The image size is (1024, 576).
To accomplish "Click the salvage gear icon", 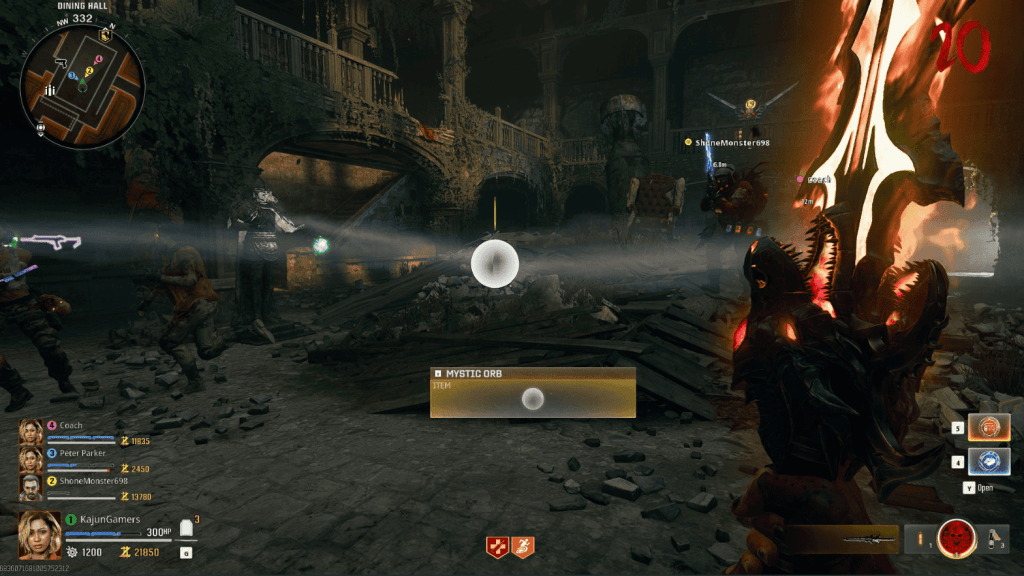I will pyautogui.click(x=72, y=552).
